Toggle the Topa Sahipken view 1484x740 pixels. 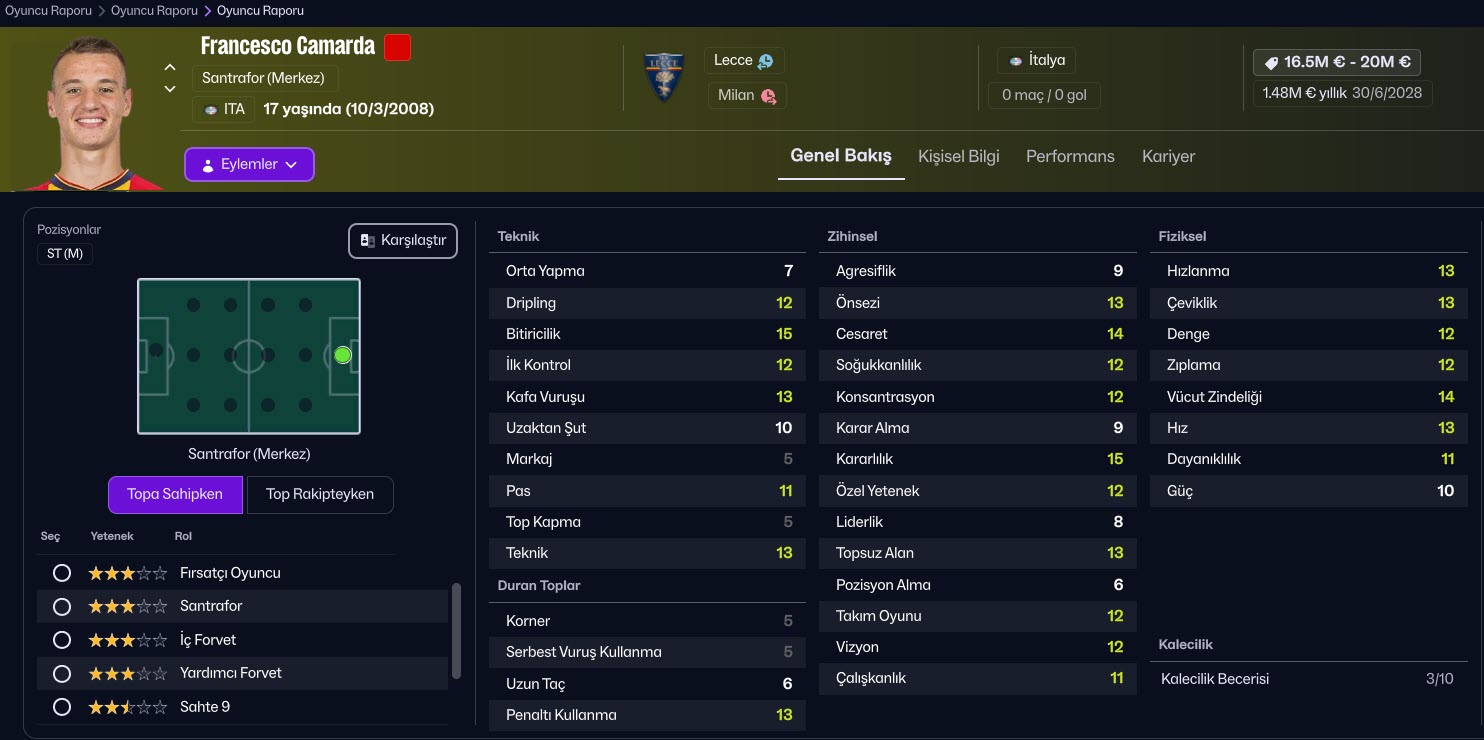coord(175,494)
